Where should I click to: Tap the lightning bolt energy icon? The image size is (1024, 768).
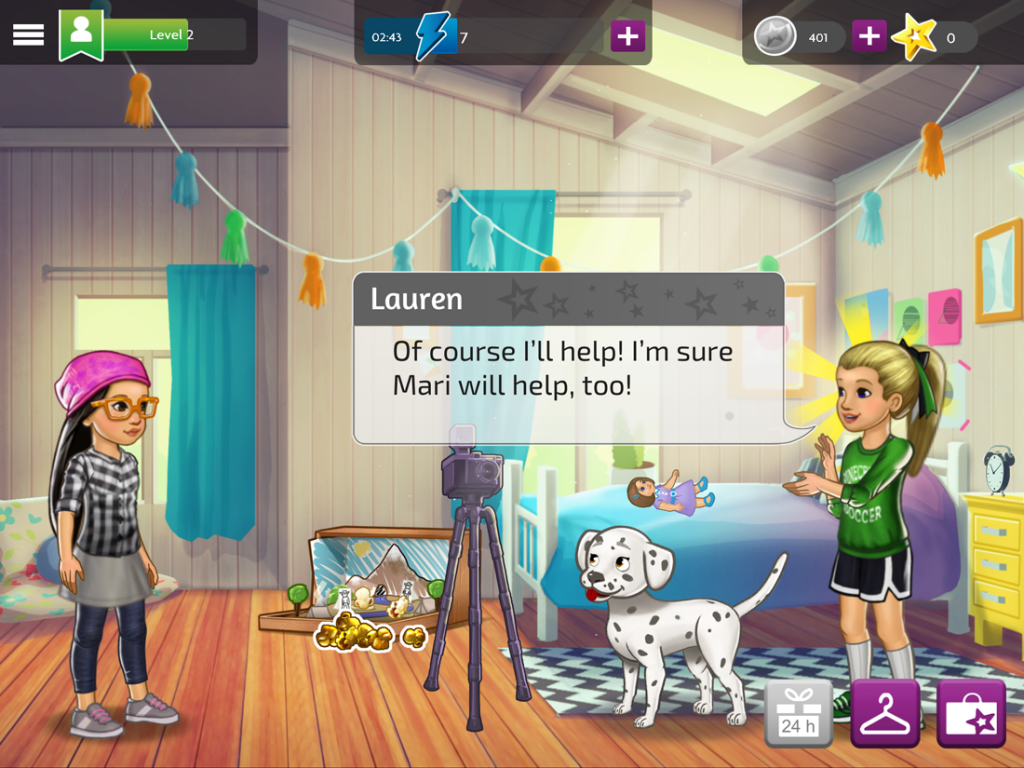pyautogui.click(x=435, y=37)
